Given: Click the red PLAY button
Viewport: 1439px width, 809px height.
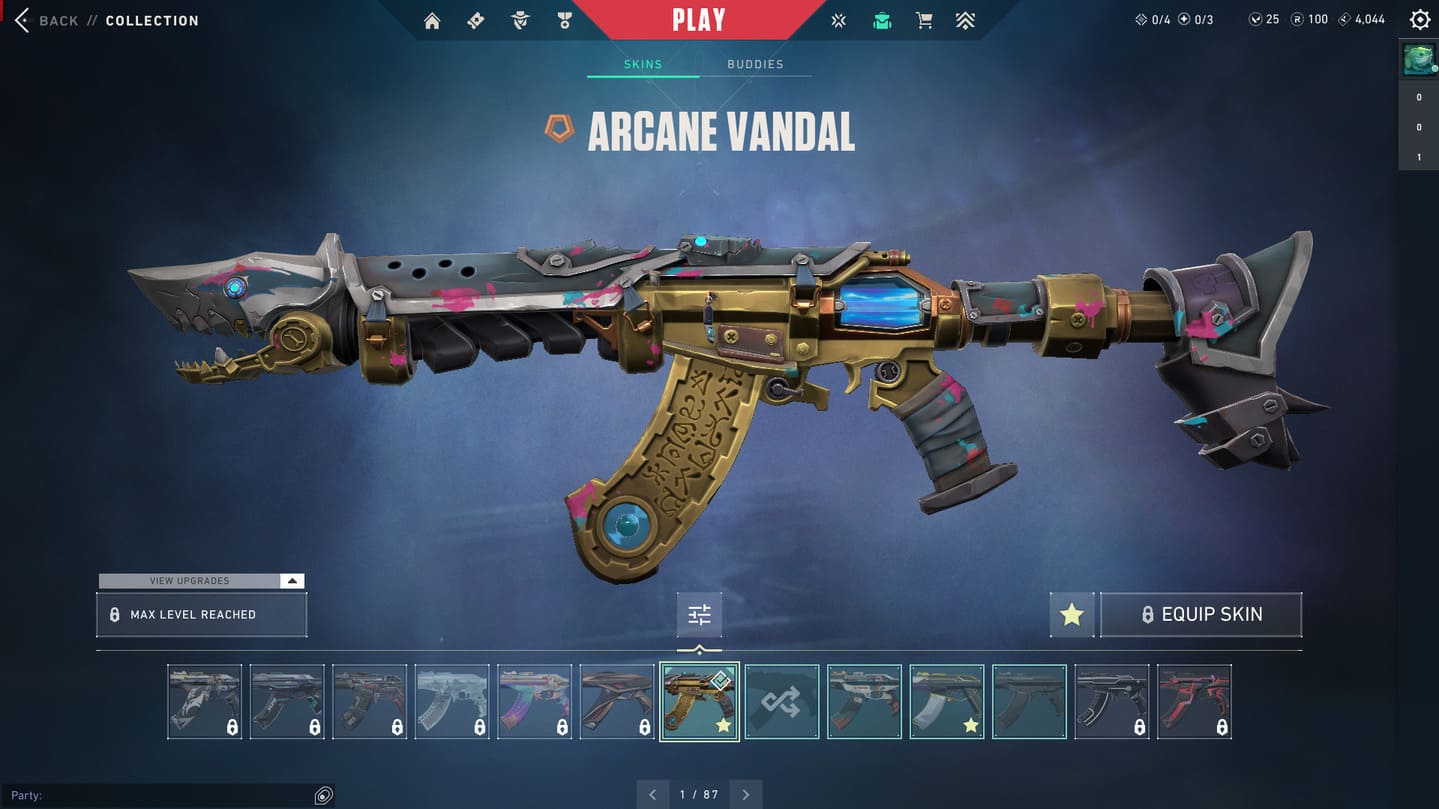Looking at the screenshot, I should pyautogui.click(x=698, y=20).
